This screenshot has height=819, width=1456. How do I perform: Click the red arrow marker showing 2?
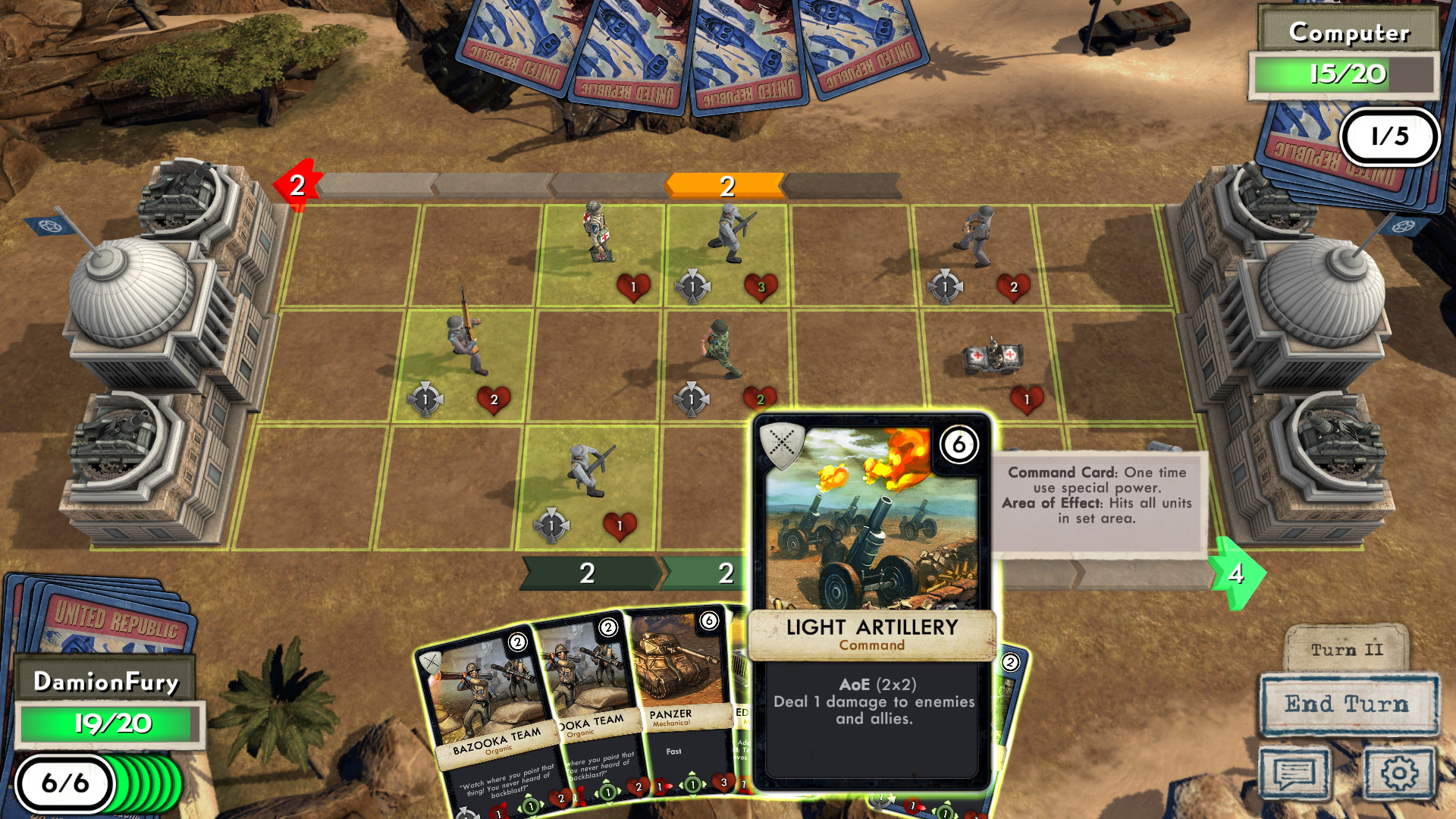pyautogui.click(x=297, y=184)
